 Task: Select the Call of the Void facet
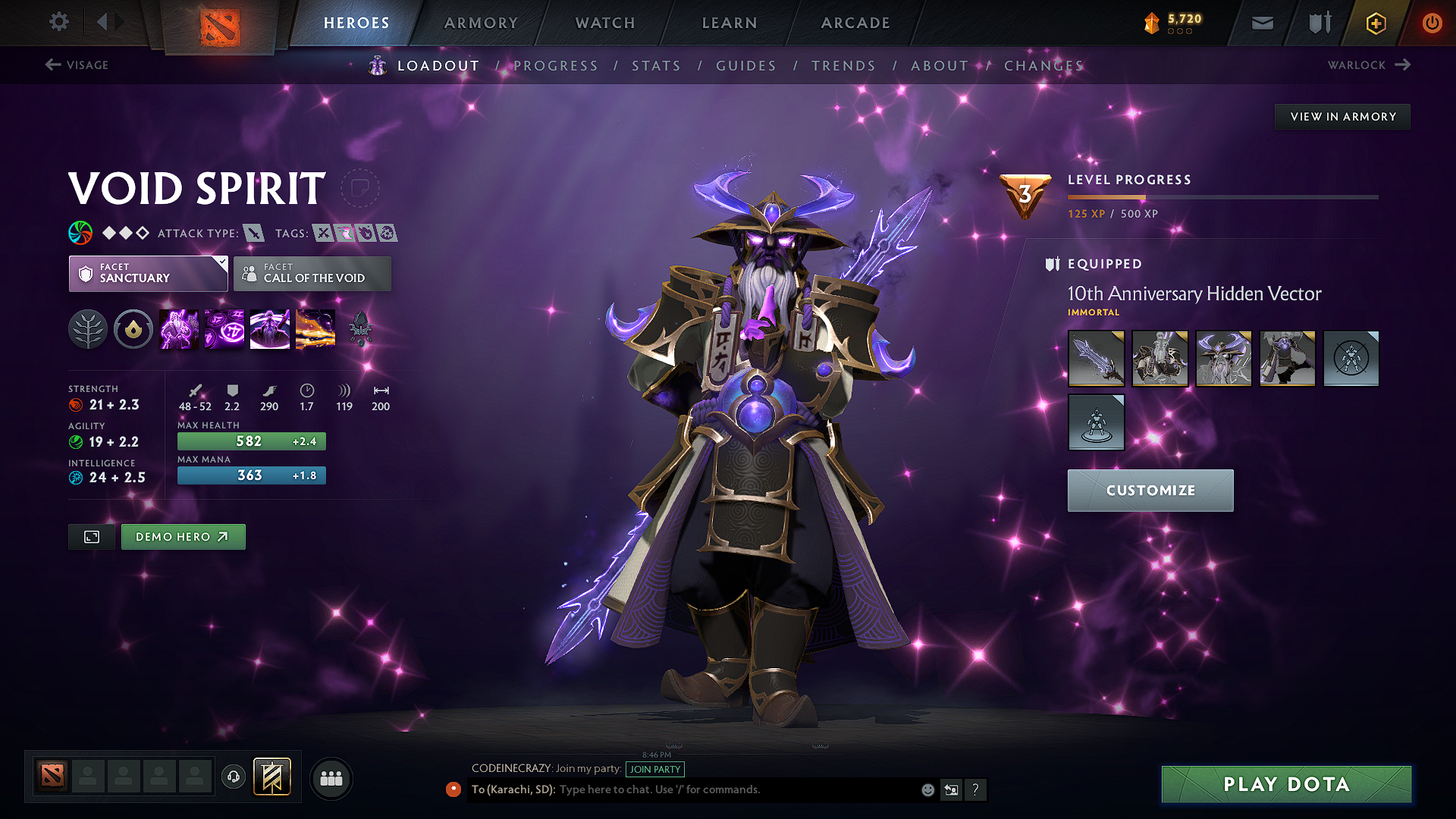coord(312,274)
